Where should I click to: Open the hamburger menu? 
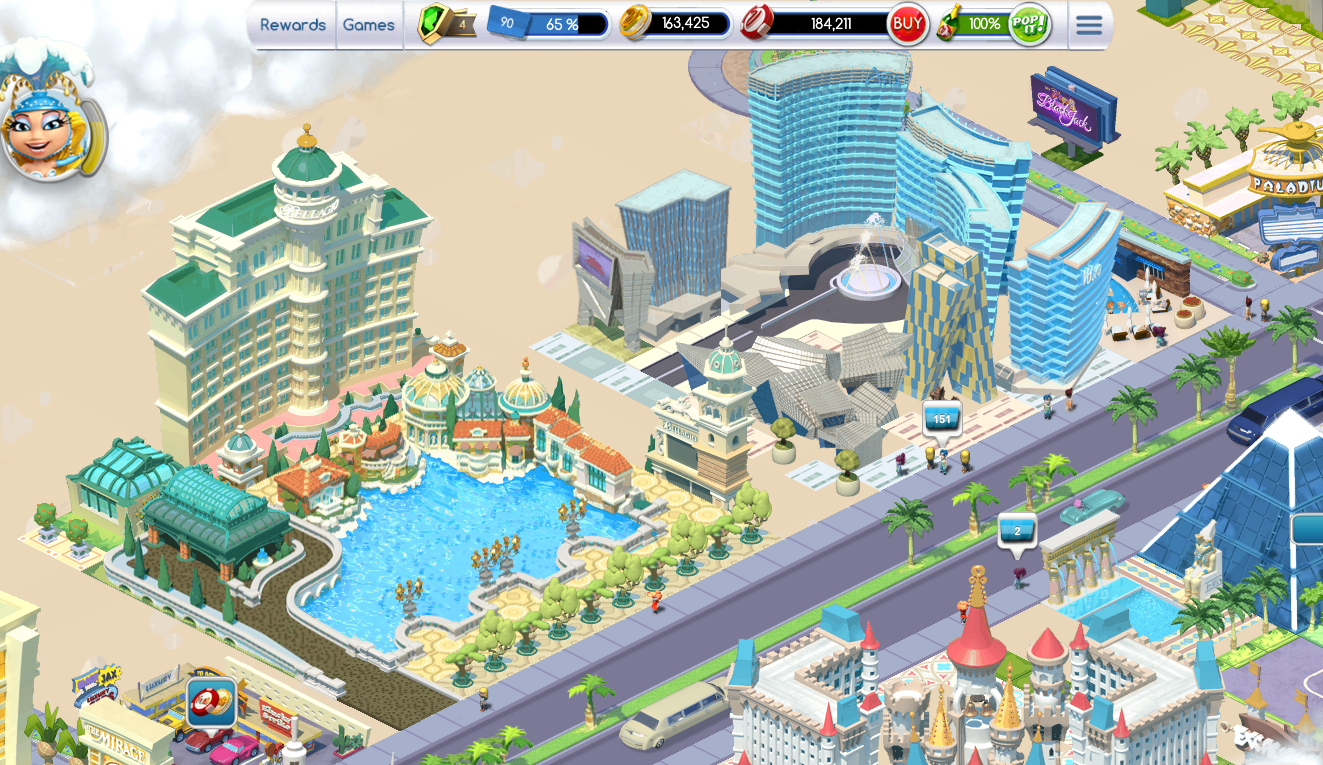[x=1088, y=24]
